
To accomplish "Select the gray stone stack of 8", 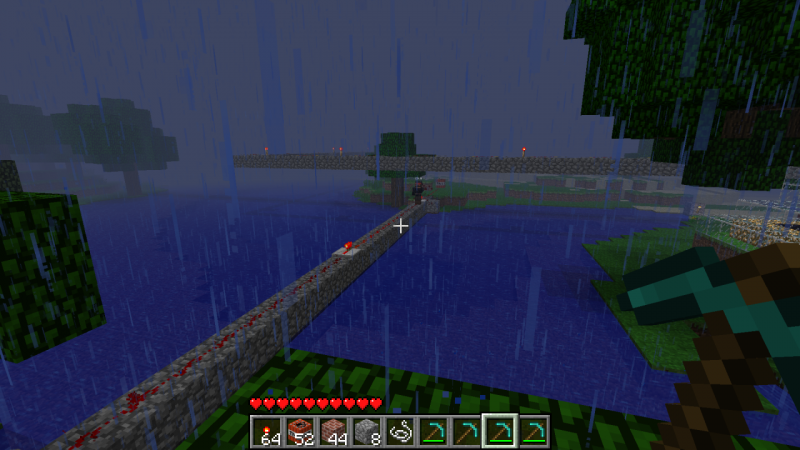I will 367,431.
